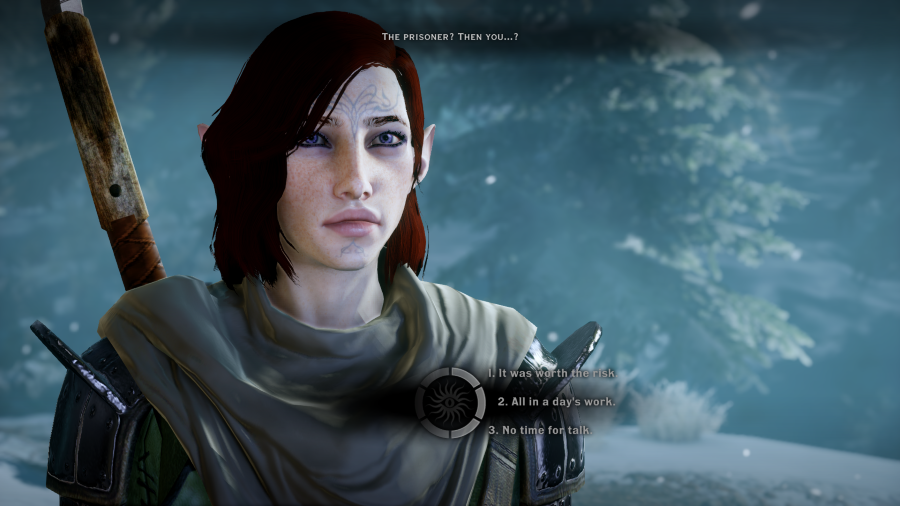Choose the reply "It was worth the risk."
Image resolution: width=900 pixels, height=506 pixels.
pos(551,373)
